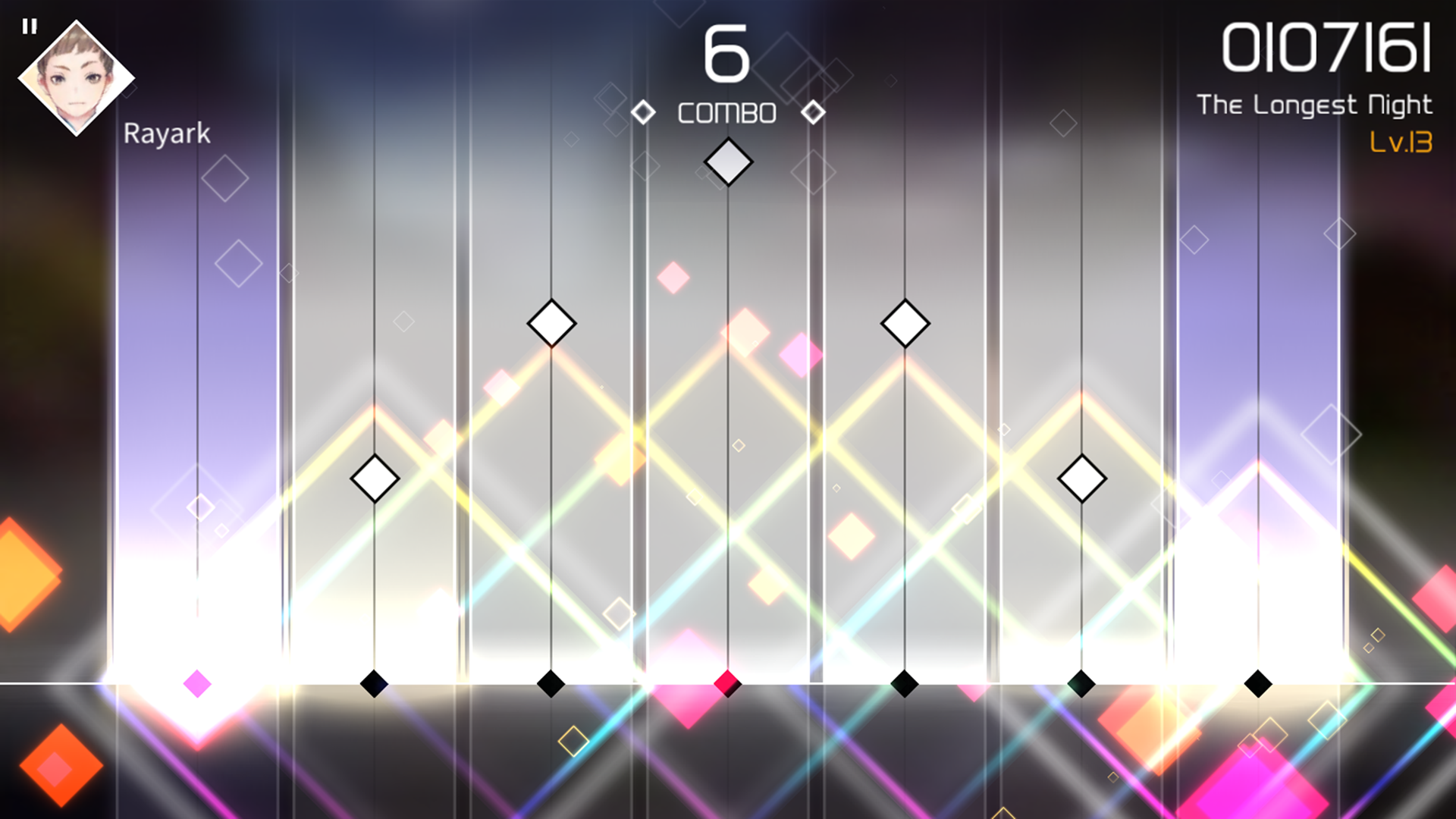Tap the falling note on the left lane
The height and width of the screenshot is (819, 1456).
(x=374, y=478)
